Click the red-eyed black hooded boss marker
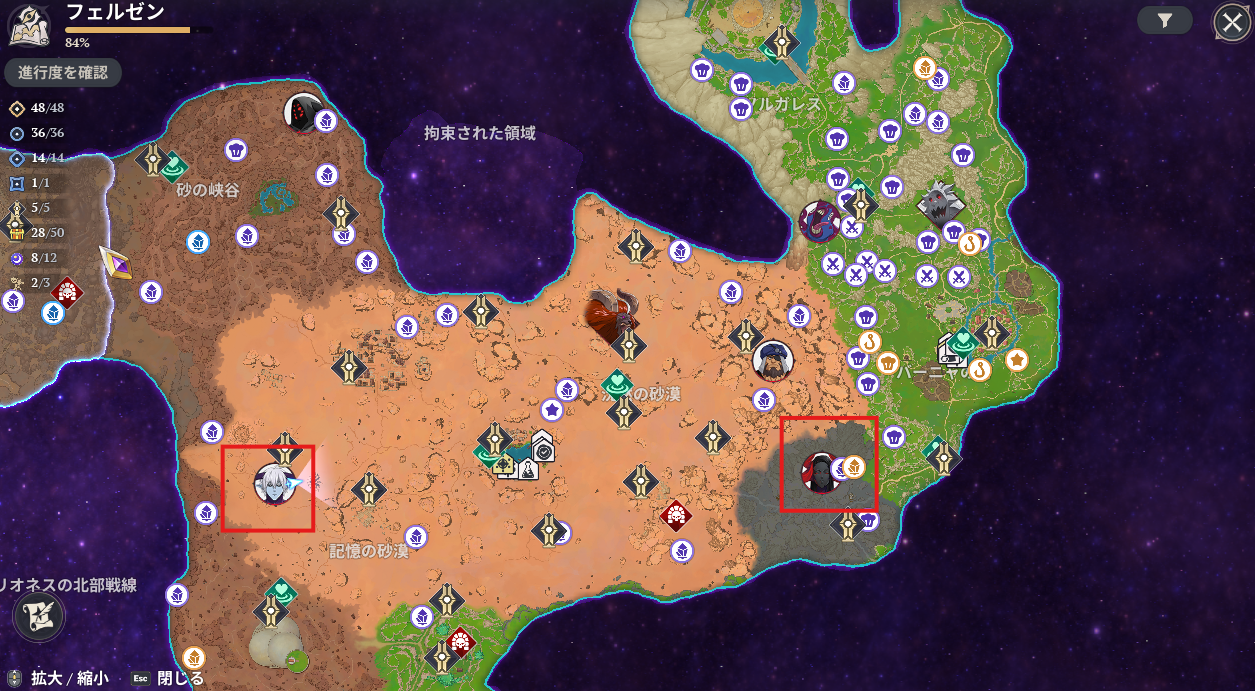This screenshot has height=691, width=1255. click(x=301, y=111)
